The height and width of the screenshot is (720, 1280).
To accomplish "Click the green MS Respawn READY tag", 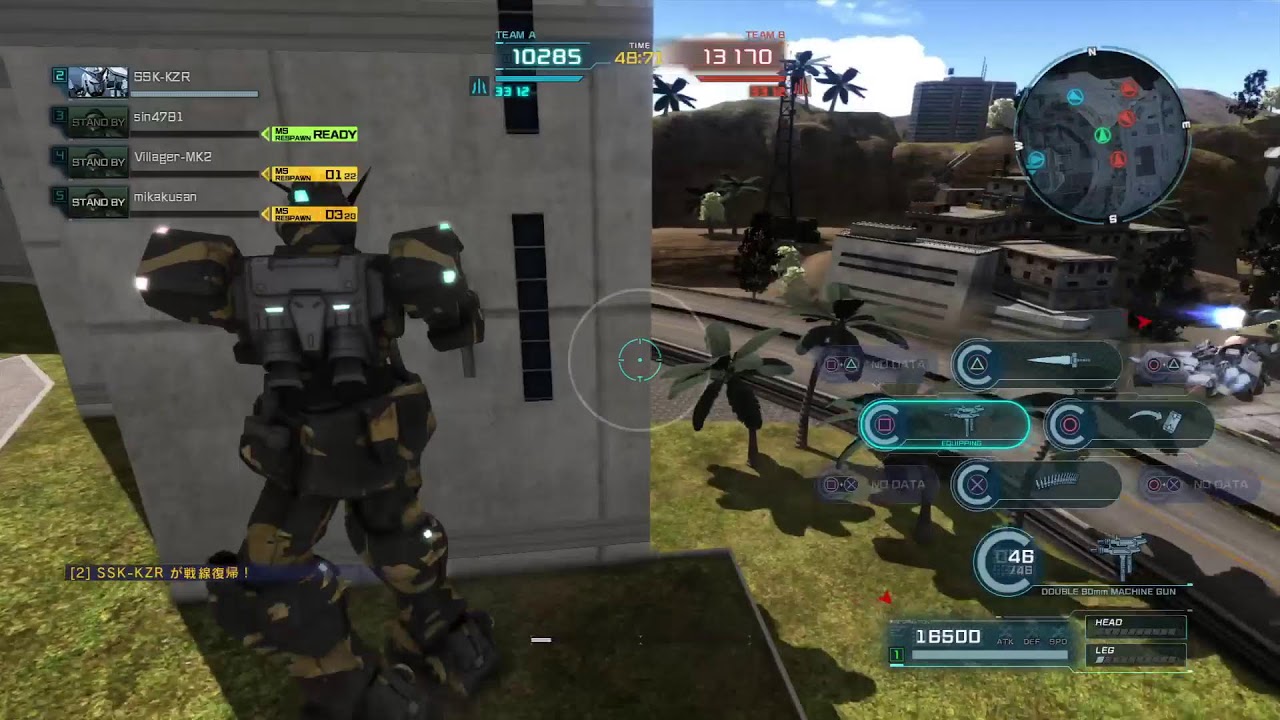I will click(310, 134).
